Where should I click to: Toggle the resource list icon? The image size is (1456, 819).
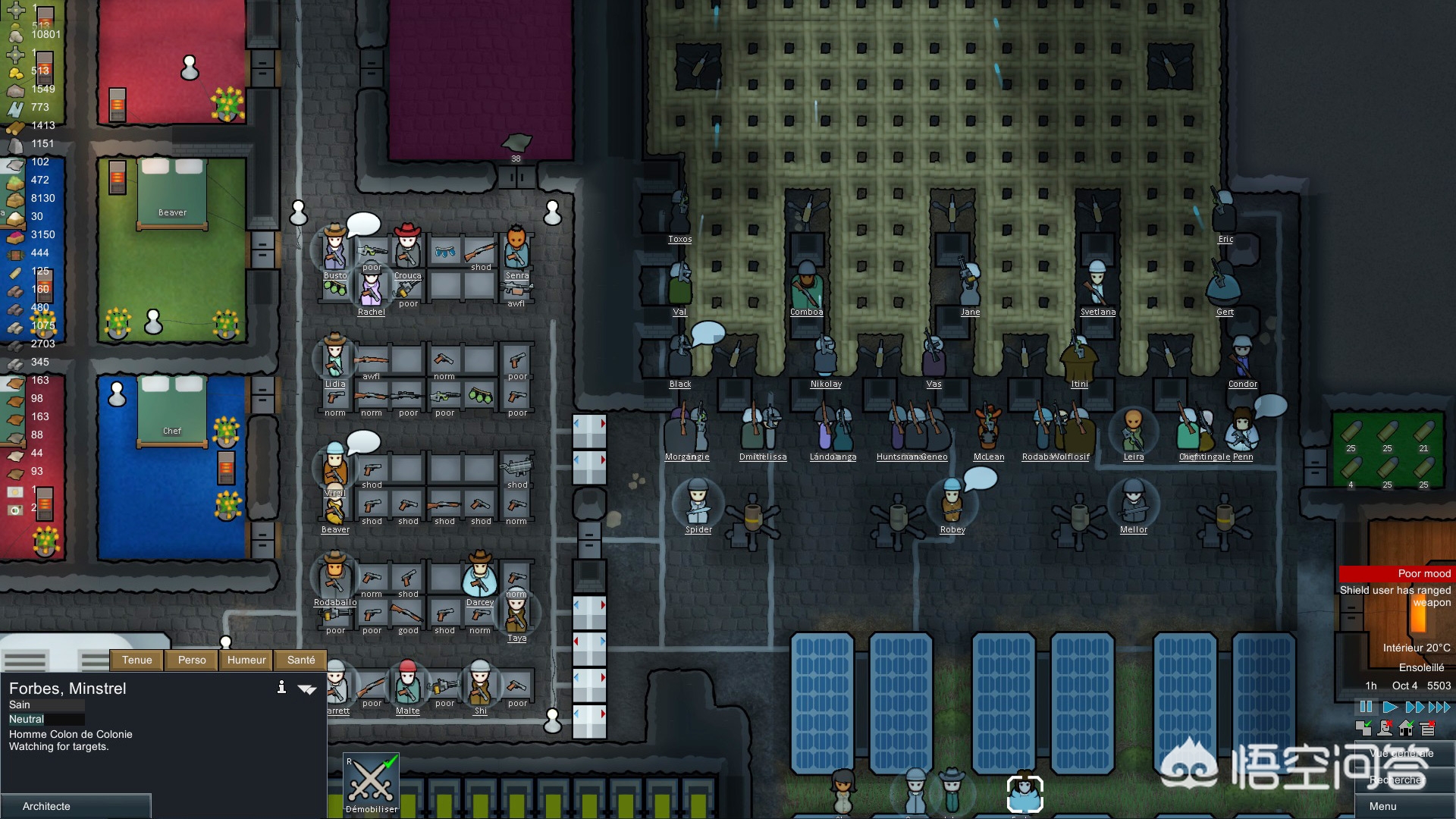point(1428,729)
